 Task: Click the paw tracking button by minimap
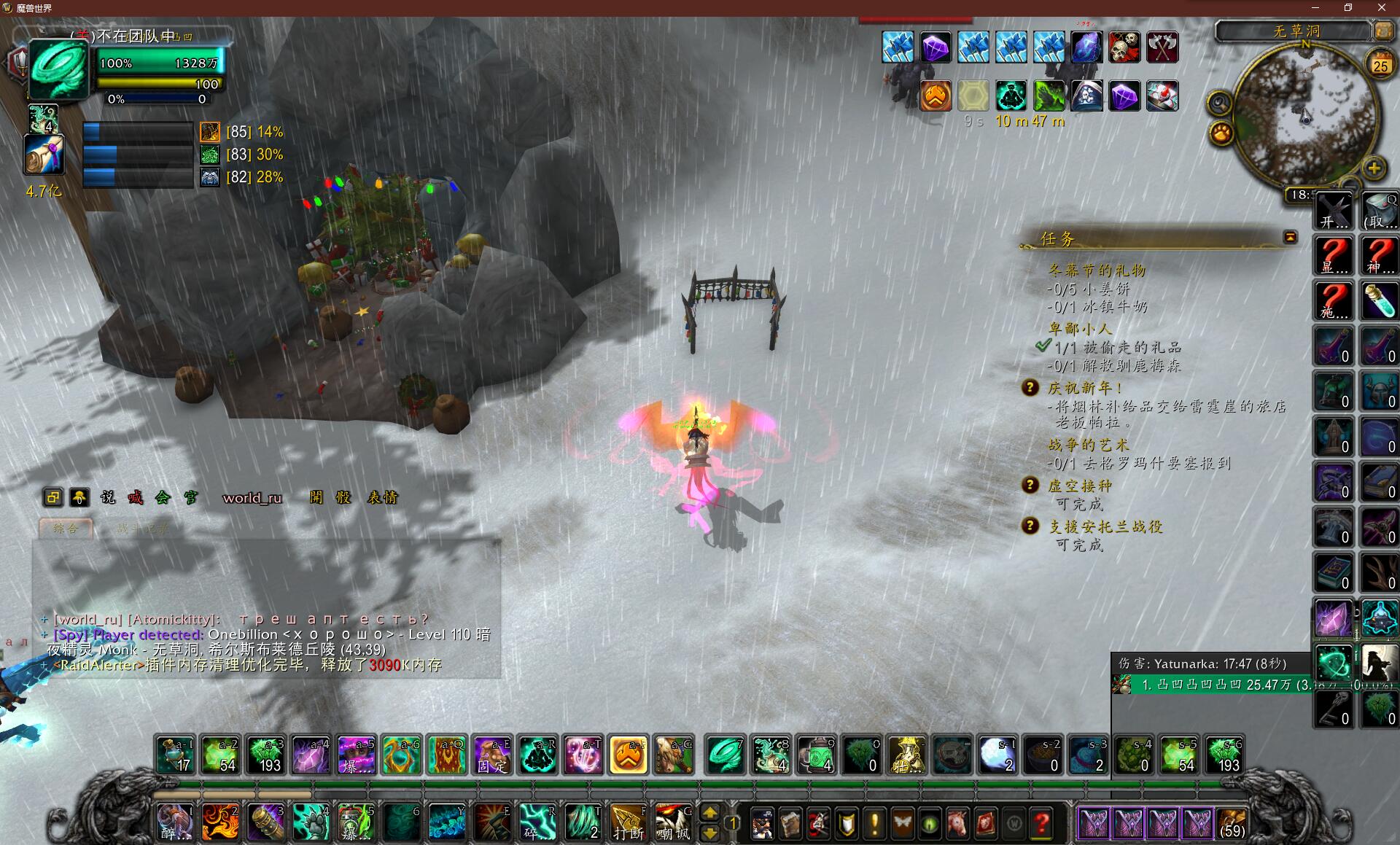(x=1221, y=133)
